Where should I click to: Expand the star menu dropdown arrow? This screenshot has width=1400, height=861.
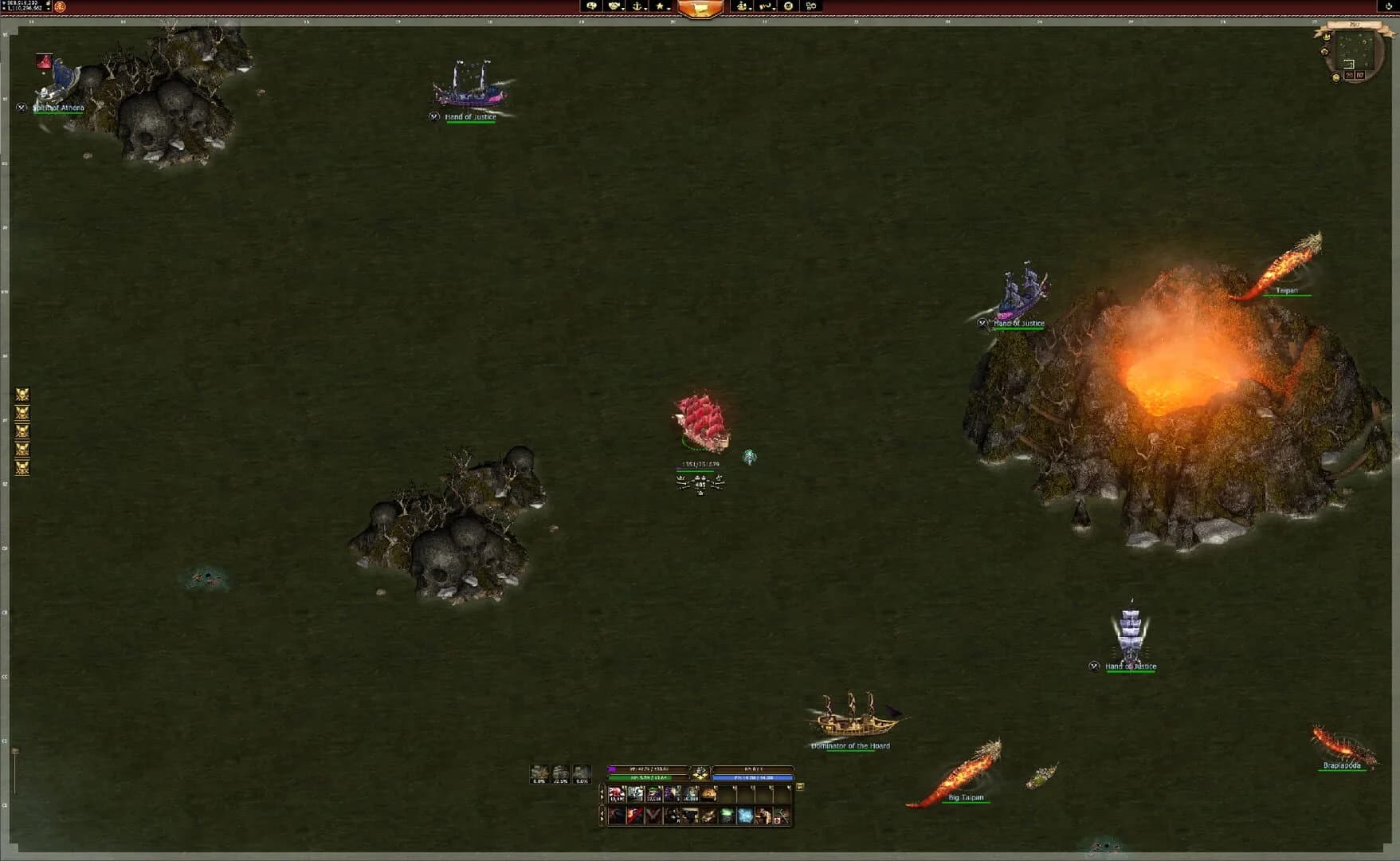point(669,10)
